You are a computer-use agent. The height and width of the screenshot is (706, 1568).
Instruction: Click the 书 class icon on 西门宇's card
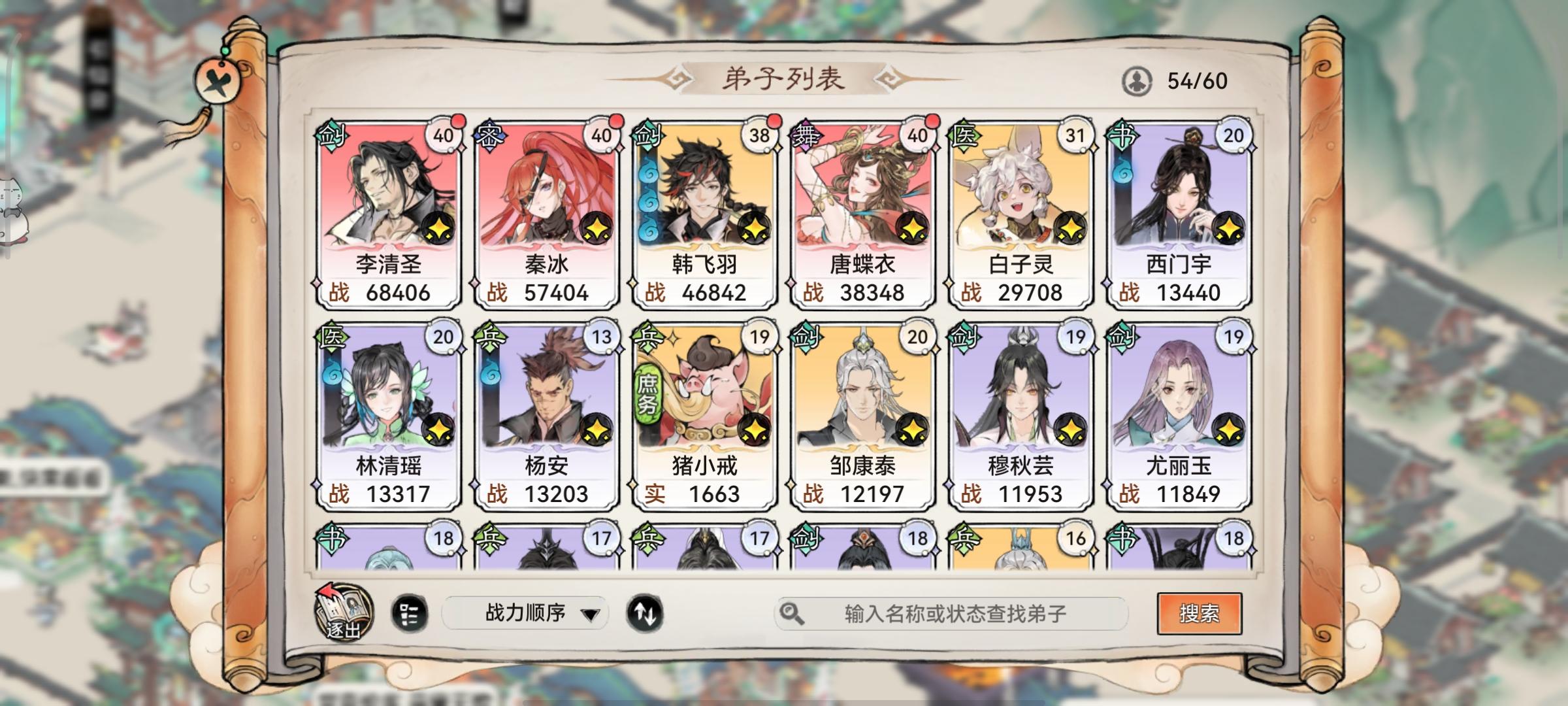click(x=1121, y=134)
